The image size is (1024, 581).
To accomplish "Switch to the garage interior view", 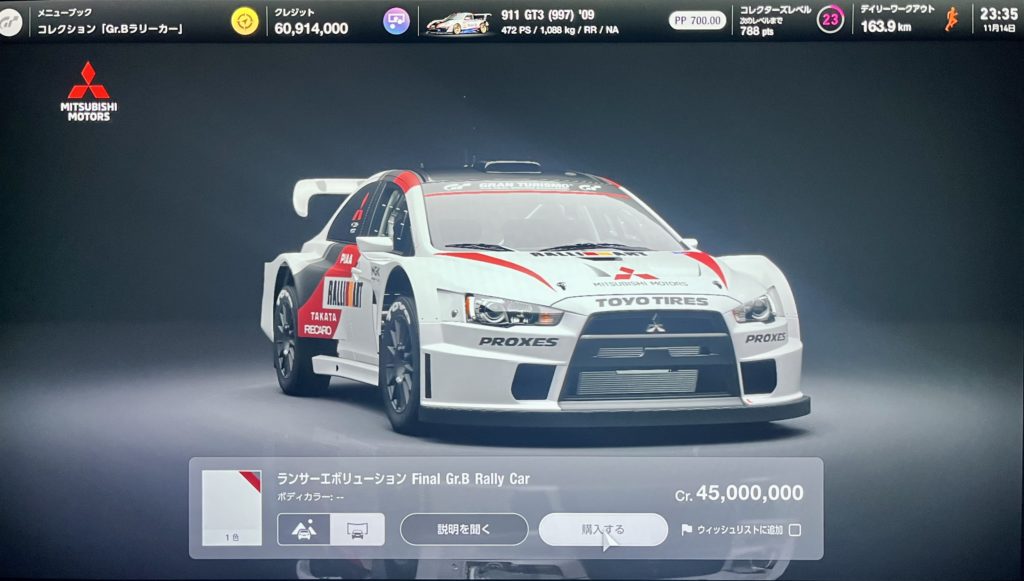I will pos(357,529).
